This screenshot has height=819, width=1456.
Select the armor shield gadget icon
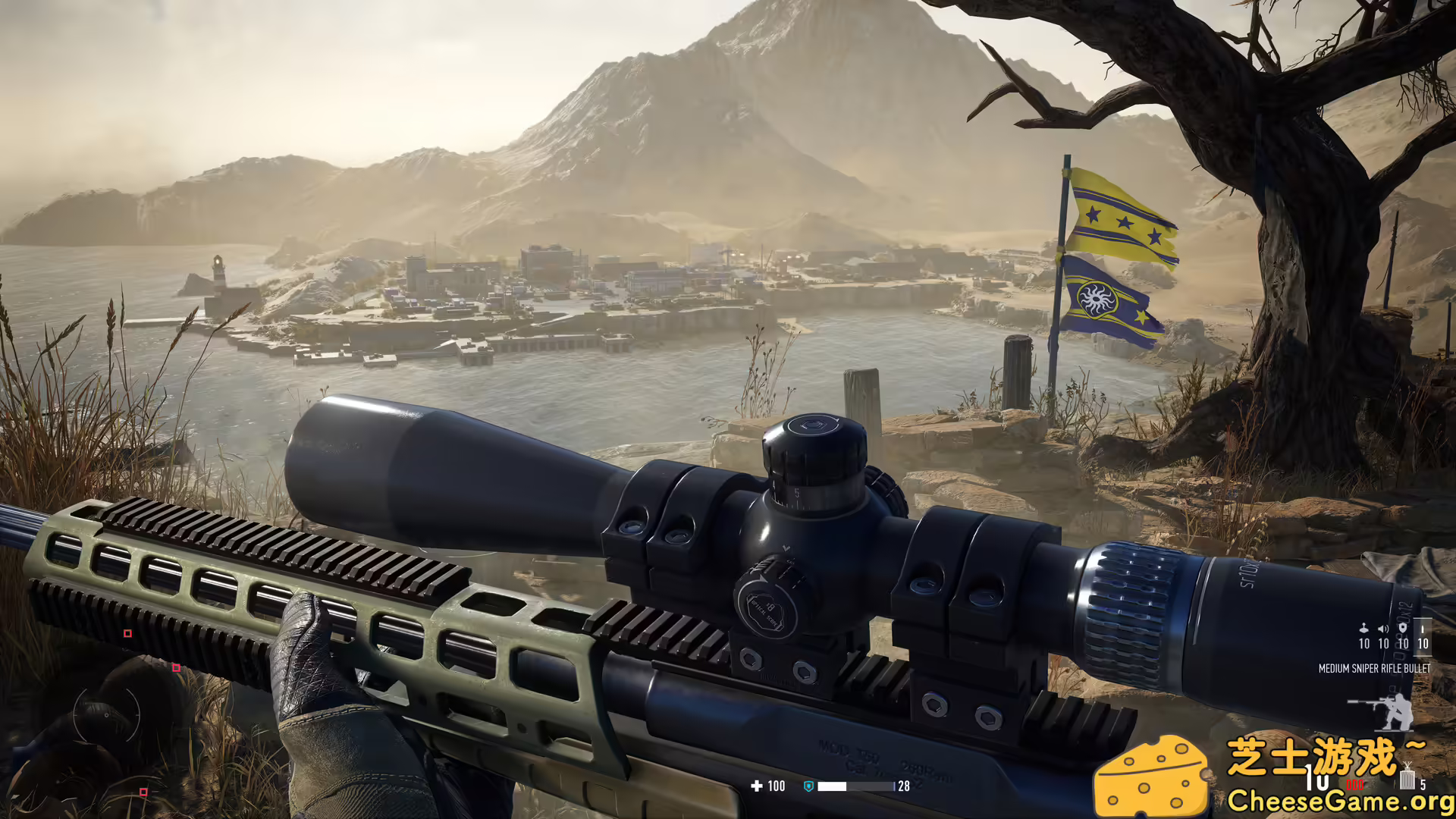coord(1403,627)
